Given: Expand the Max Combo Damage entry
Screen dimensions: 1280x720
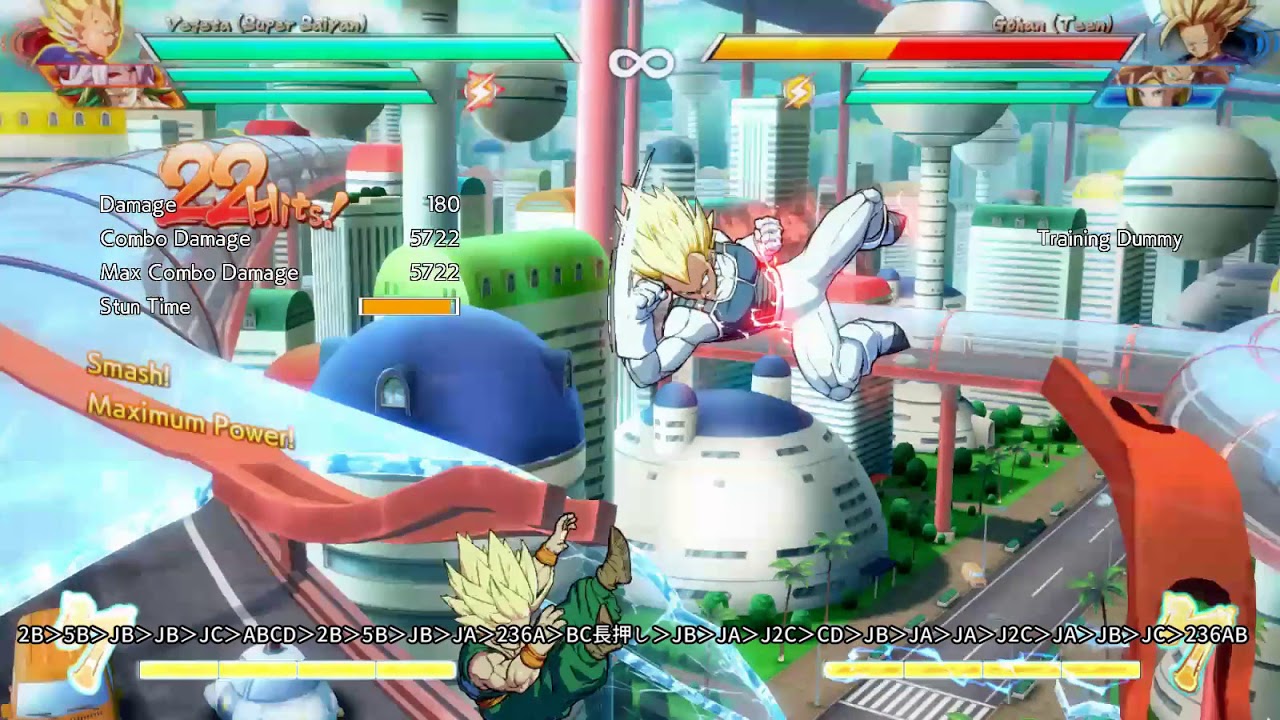Looking at the screenshot, I should click(x=200, y=271).
